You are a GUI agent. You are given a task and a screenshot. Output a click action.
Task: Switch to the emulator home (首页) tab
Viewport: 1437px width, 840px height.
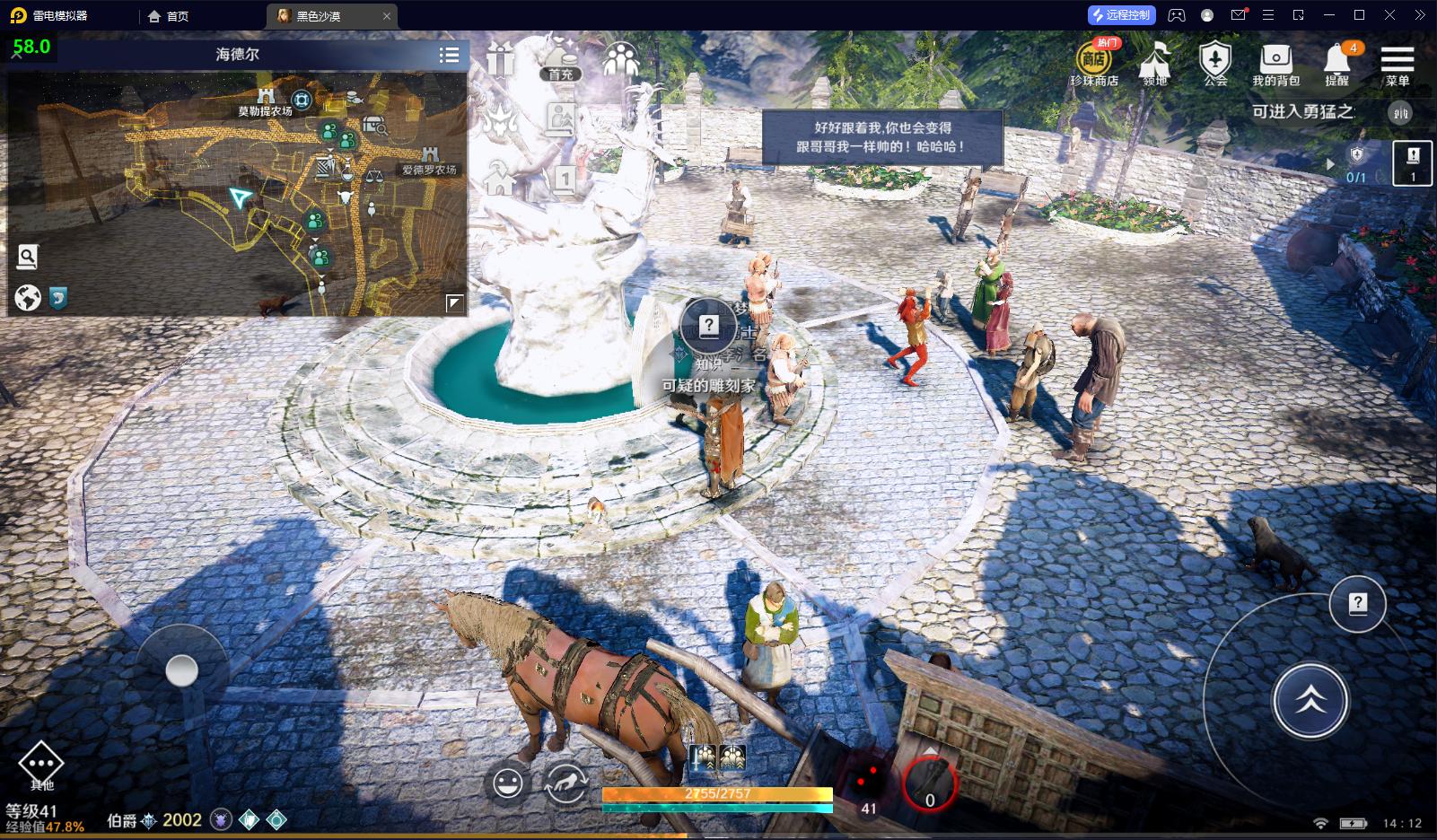pyautogui.click(x=169, y=16)
